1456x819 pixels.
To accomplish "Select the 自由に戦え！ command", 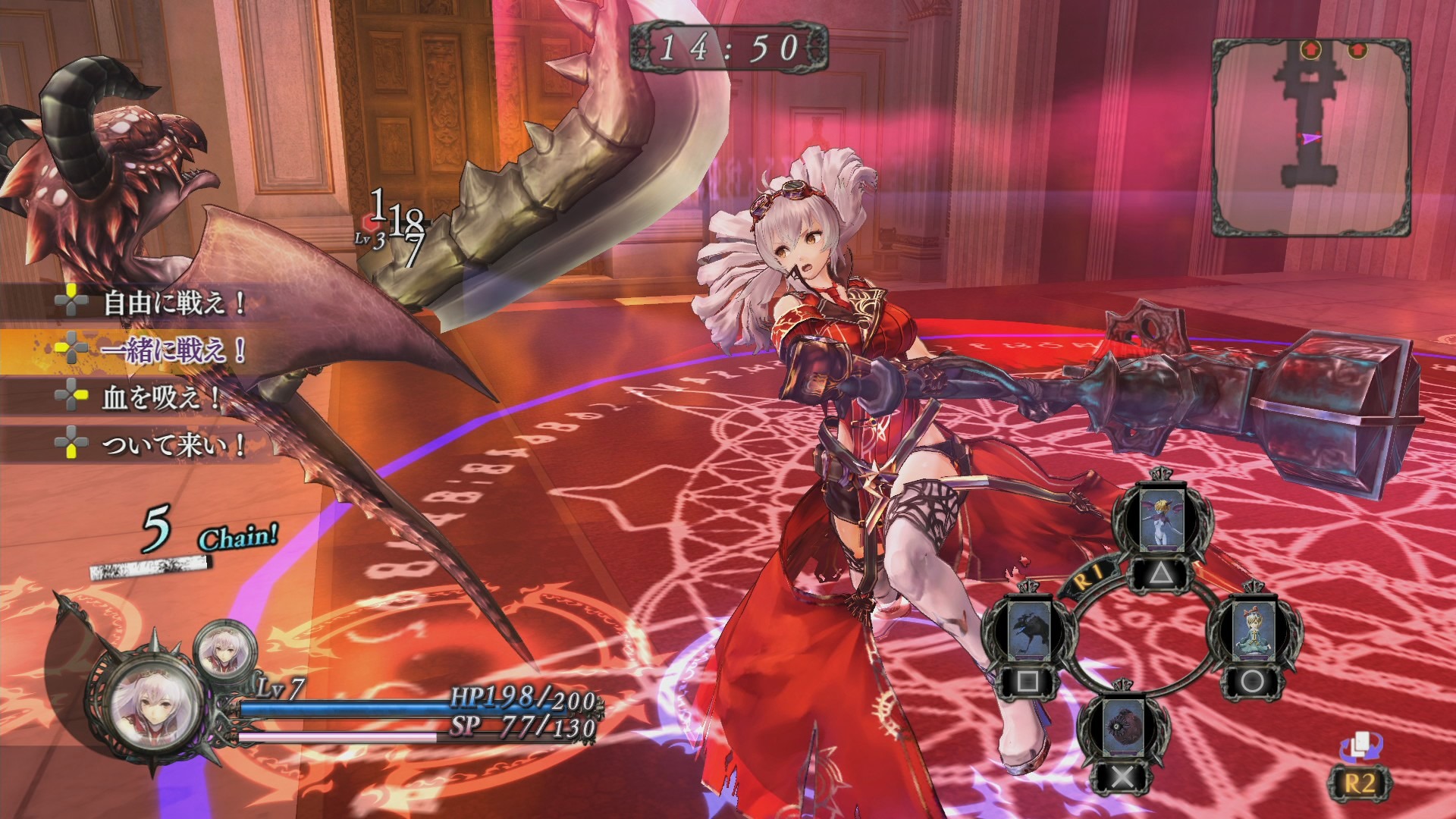I will point(174,303).
